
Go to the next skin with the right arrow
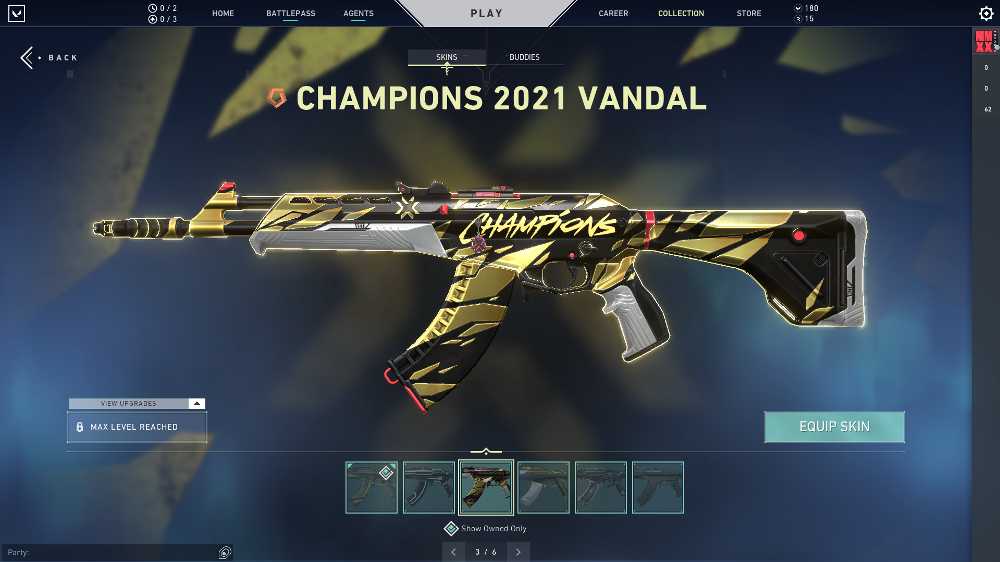pyautogui.click(x=518, y=551)
